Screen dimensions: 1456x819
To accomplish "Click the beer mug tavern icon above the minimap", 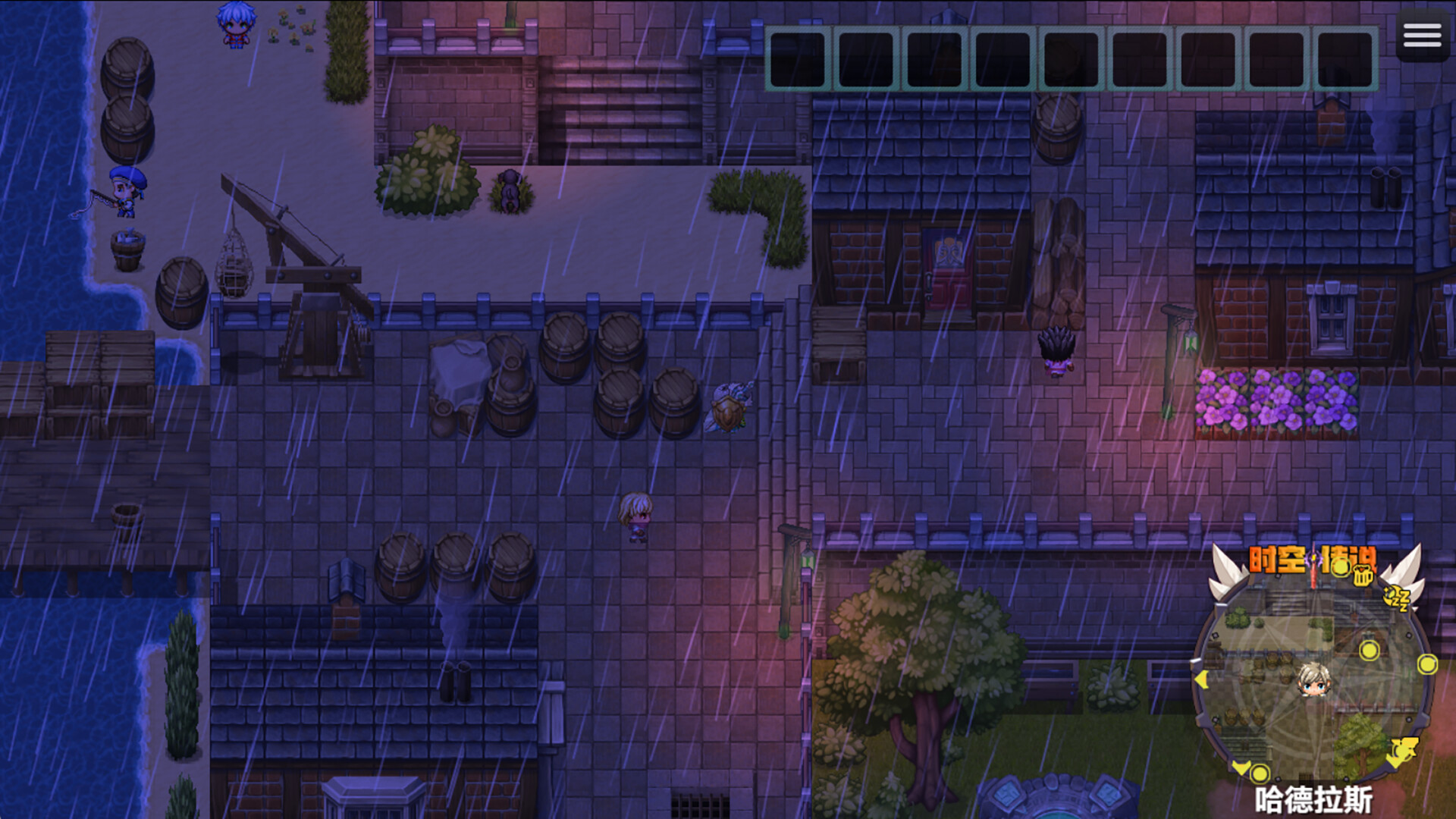I will point(1363,576).
